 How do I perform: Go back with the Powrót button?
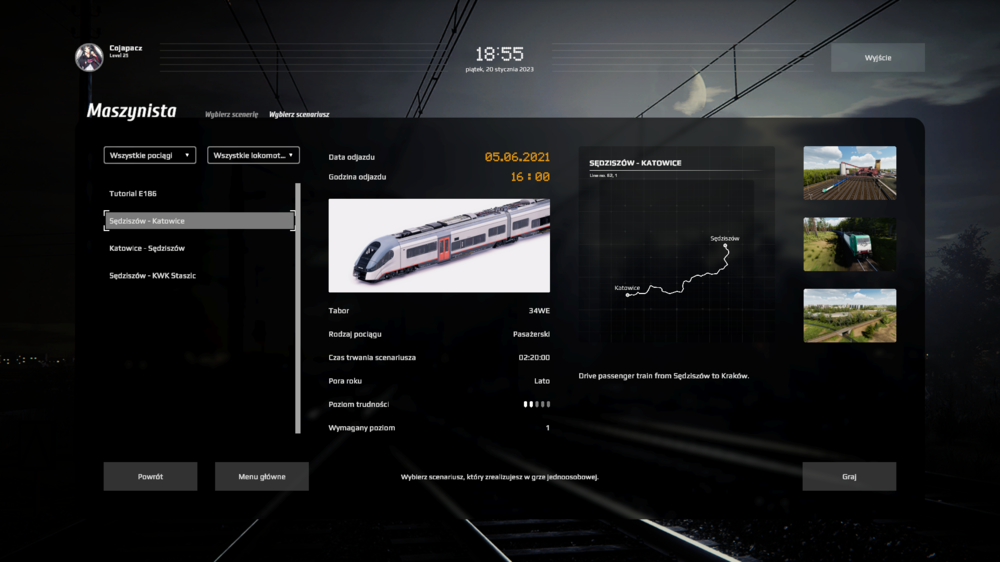150,476
